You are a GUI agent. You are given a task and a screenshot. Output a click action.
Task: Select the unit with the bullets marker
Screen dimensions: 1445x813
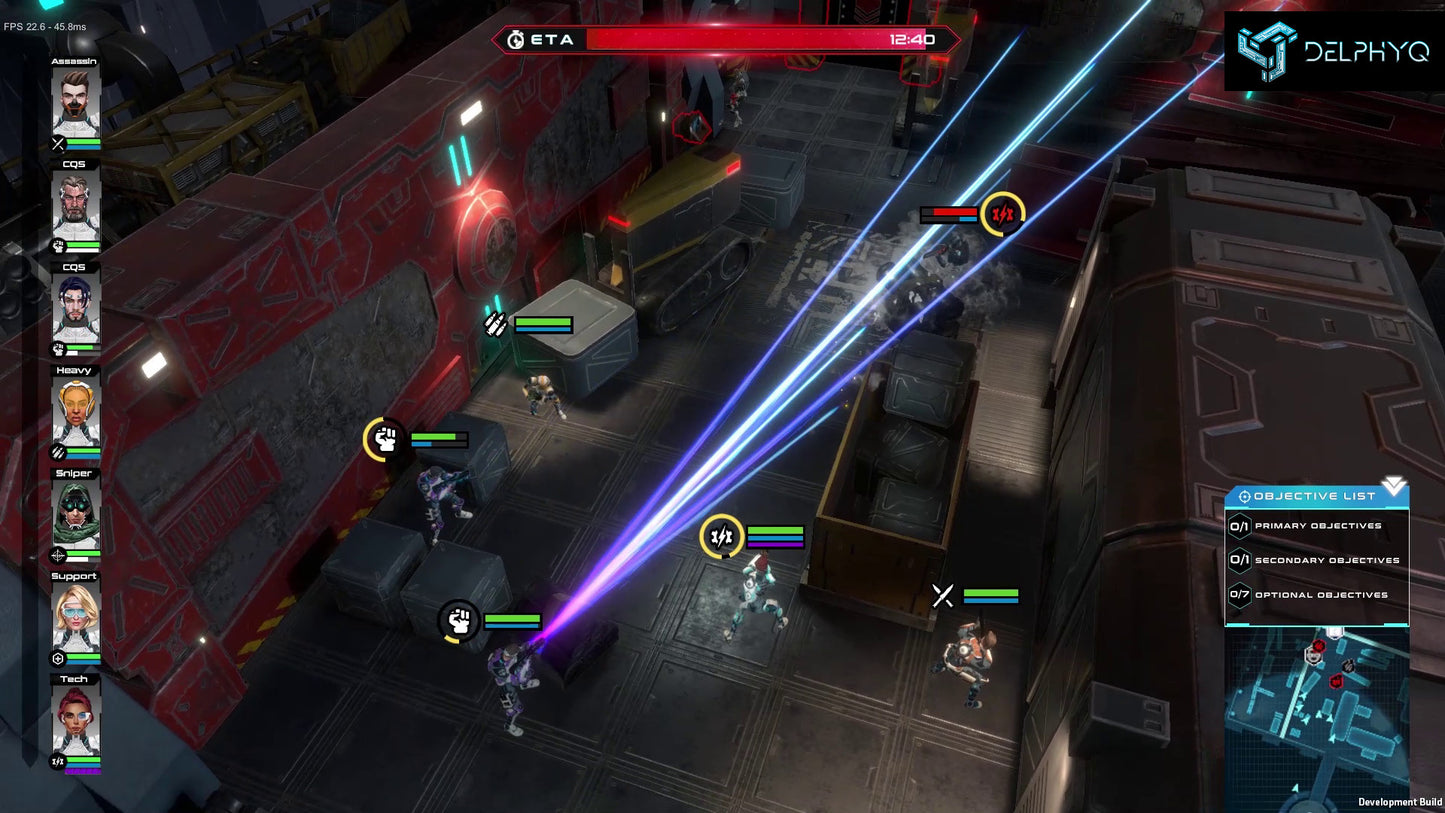(544, 393)
